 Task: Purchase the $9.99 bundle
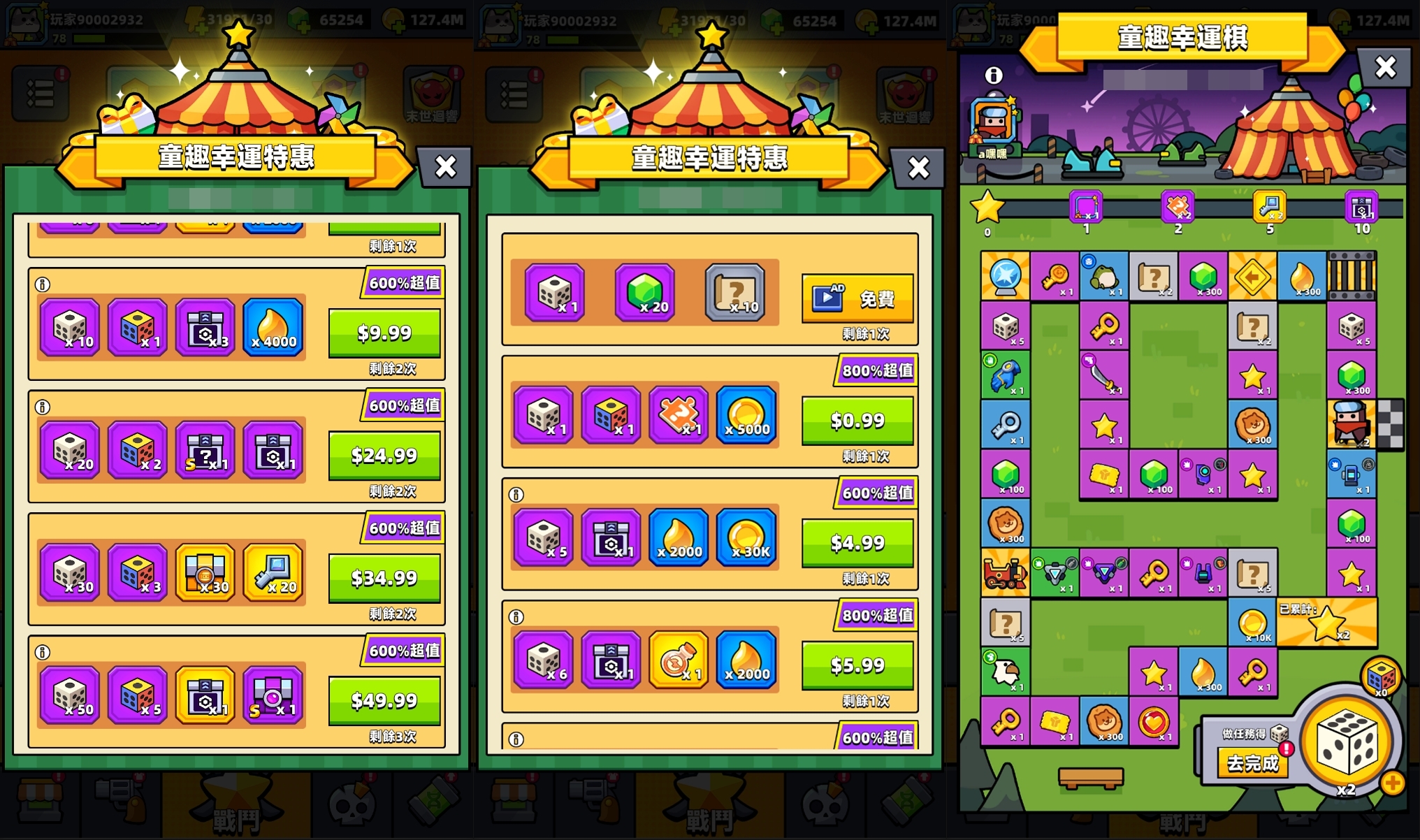pyautogui.click(x=383, y=335)
